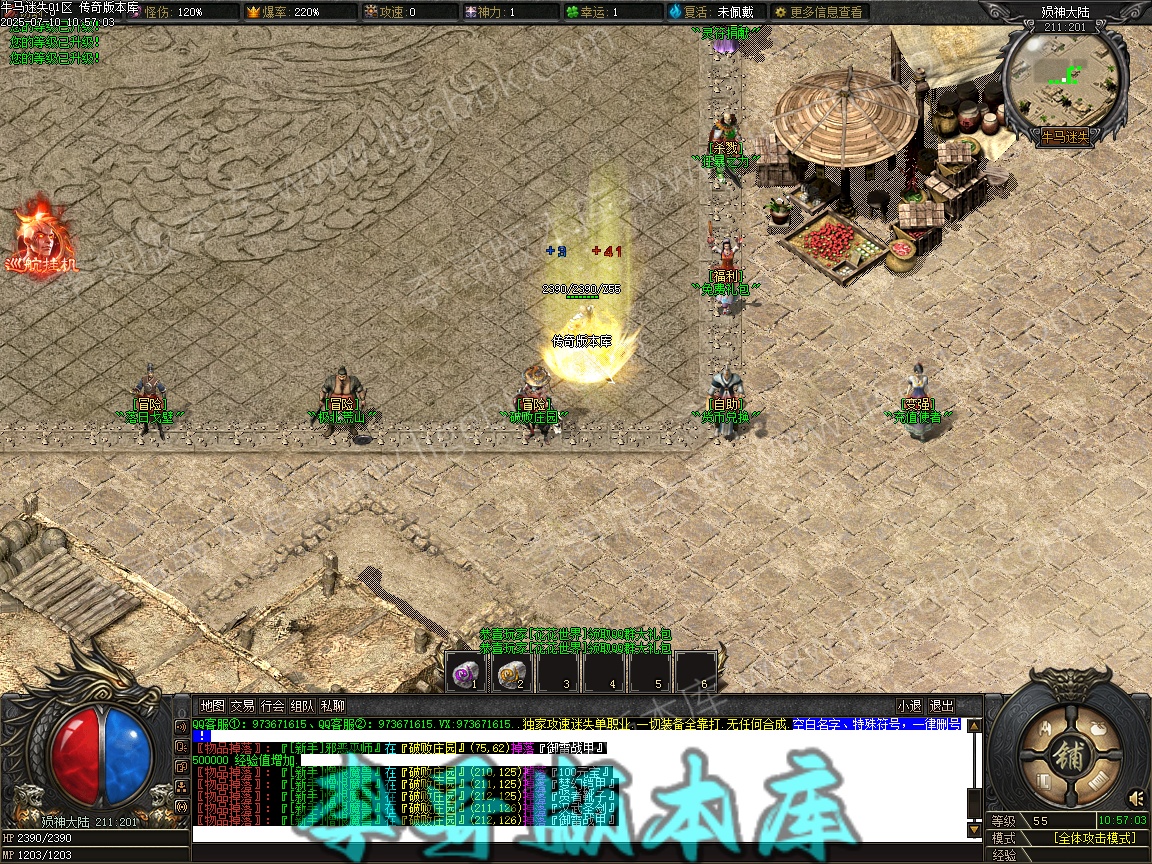Select the purple scroll in hotbar slot 1
The height and width of the screenshot is (864, 1152).
[465, 673]
